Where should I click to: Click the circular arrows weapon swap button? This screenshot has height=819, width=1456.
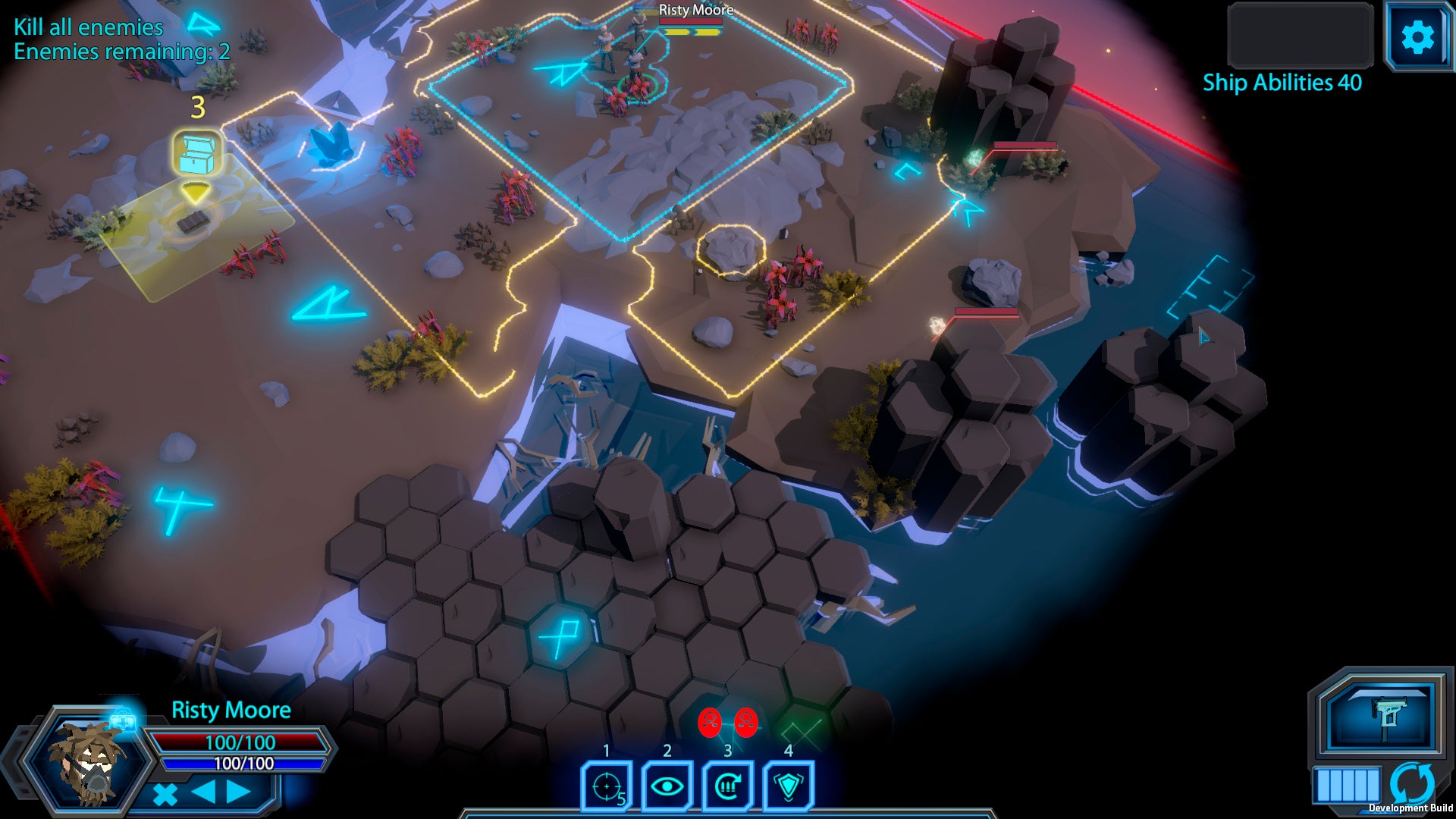pos(1412,783)
